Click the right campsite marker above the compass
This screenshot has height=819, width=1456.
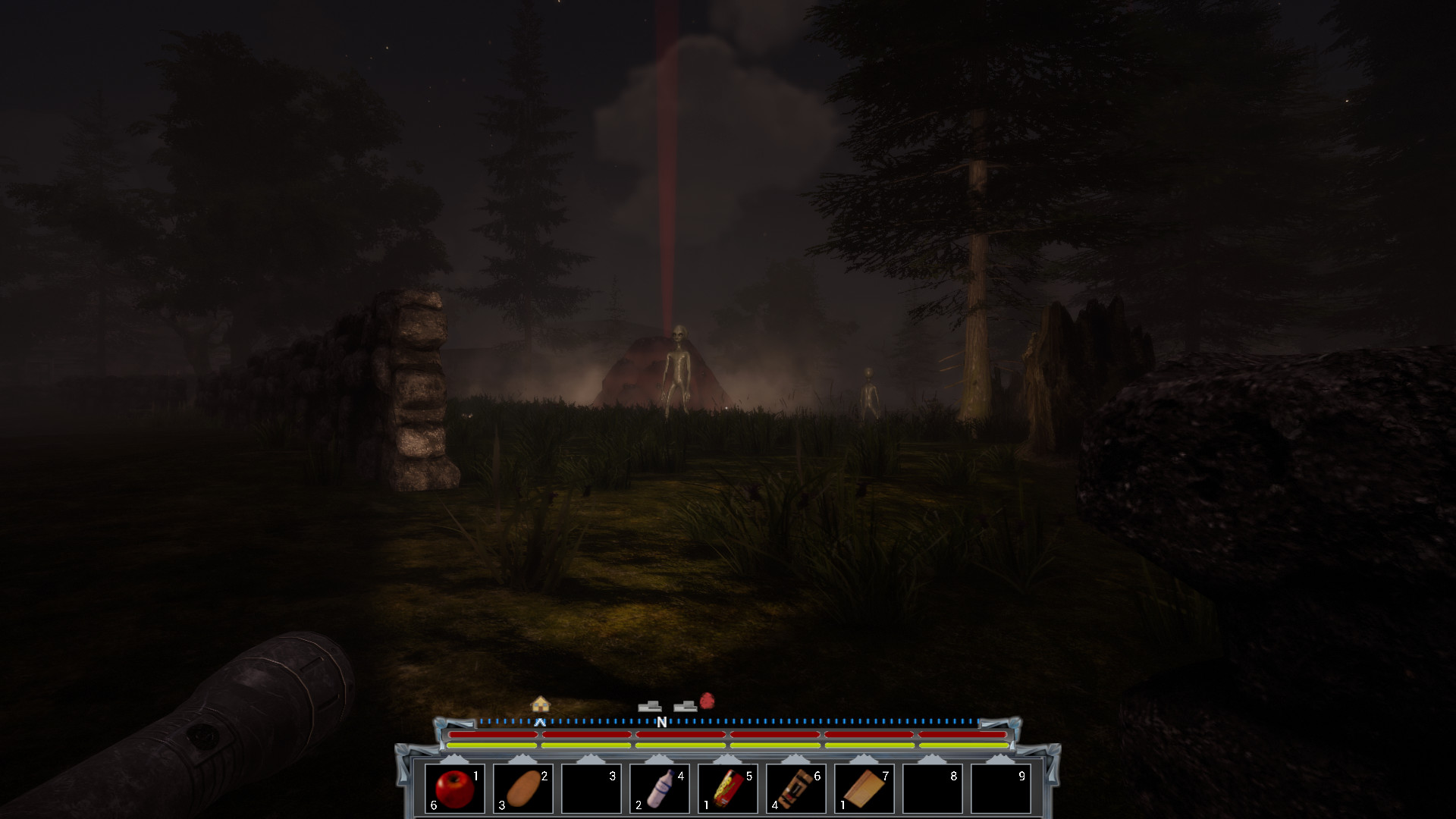pos(683,704)
